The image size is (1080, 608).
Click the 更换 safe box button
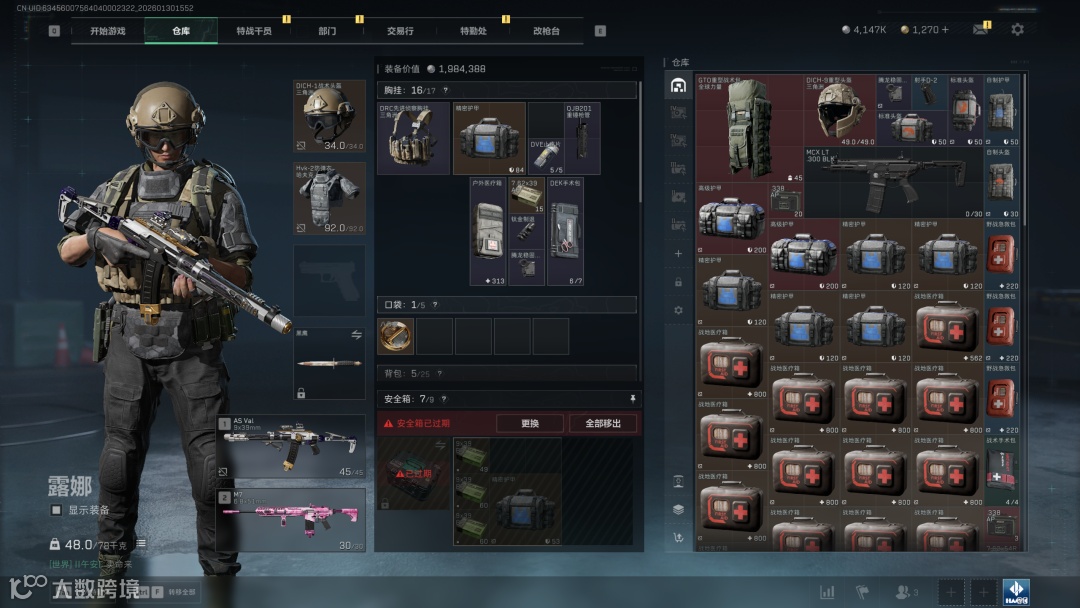[x=530, y=423]
